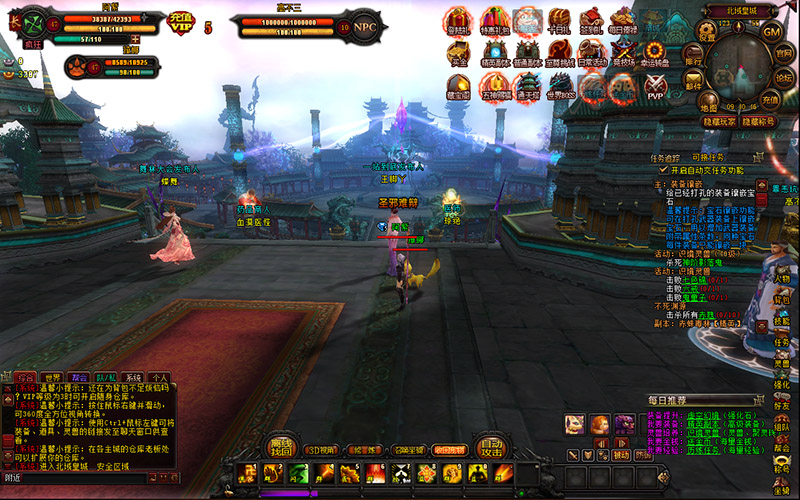This screenshot has width=800, height=500.
Task: Open the PVP crossed swords icon
Action: click(654, 87)
